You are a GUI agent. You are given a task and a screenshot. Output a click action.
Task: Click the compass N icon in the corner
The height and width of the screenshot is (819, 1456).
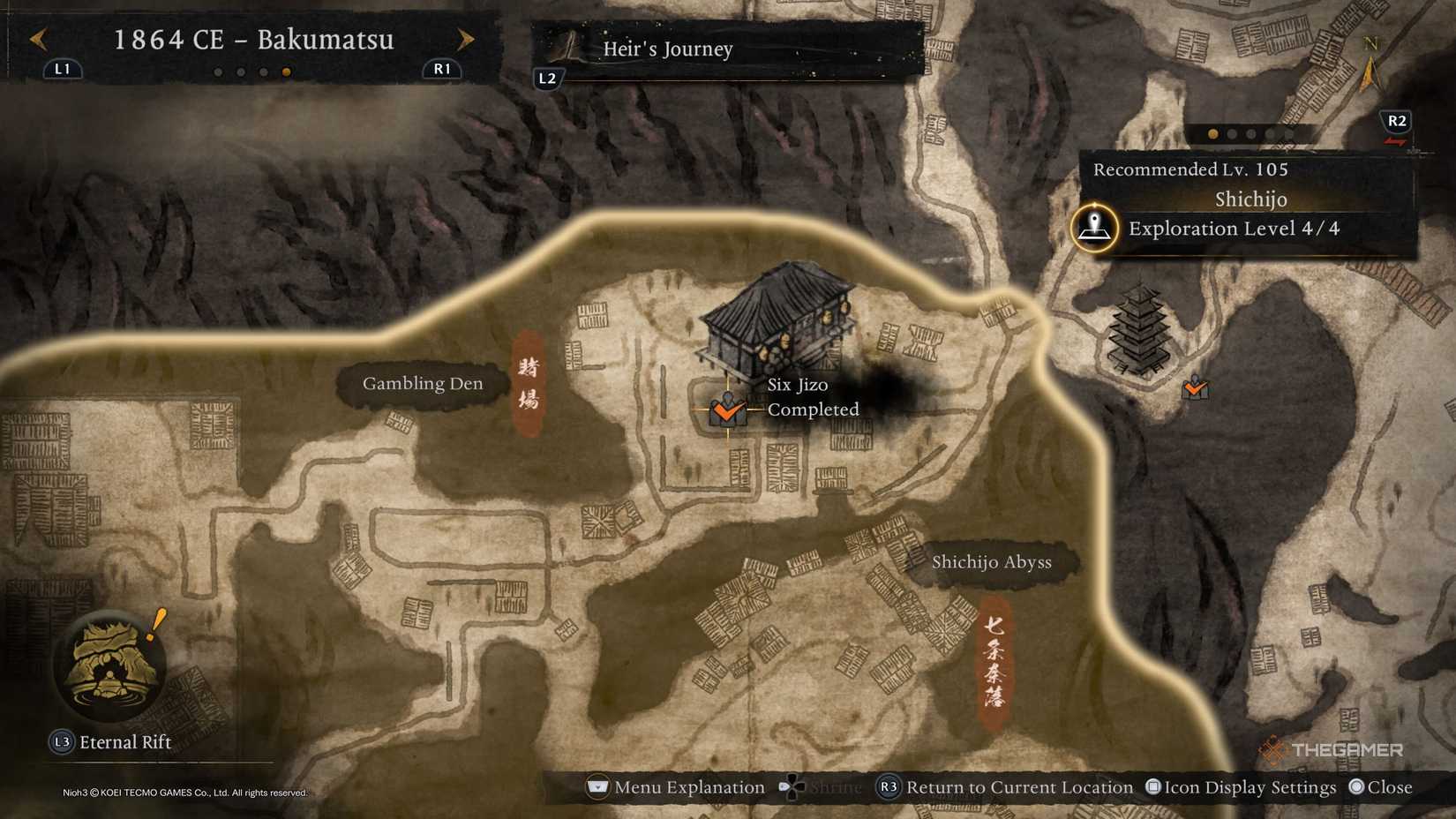1370,49
